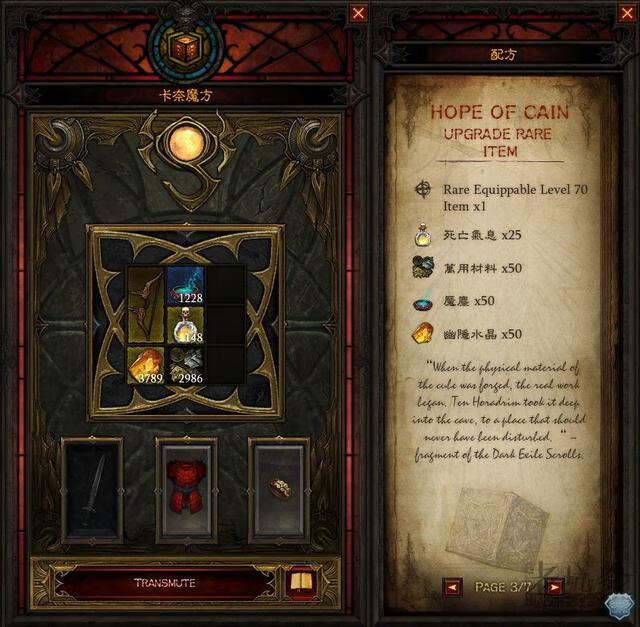The image size is (640, 627).
Task: Select the bow in the cube grid
Action: [x=146, y=305]
